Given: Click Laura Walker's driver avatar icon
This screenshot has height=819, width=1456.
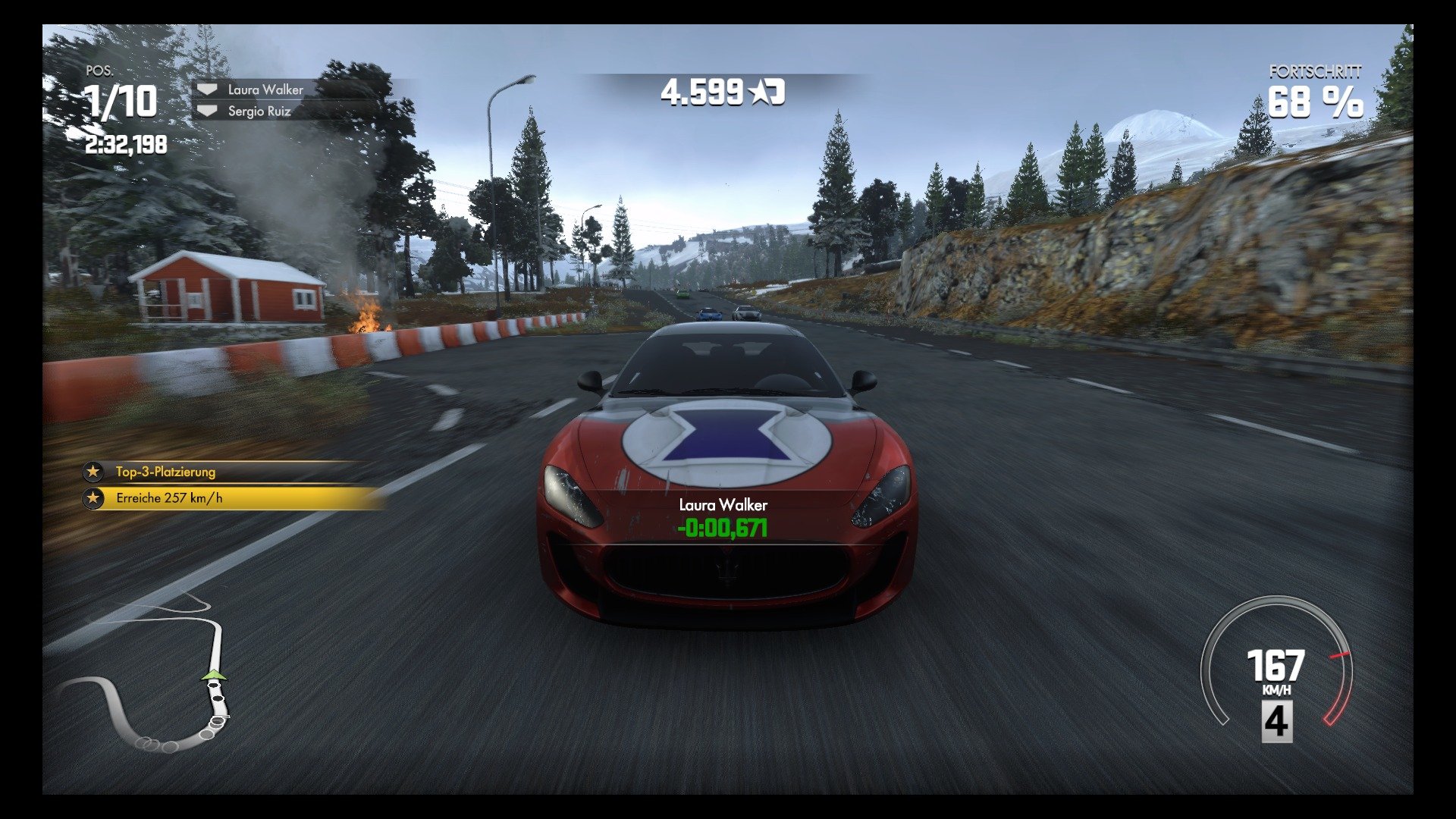Looking at the screenshot, I should pos(206,89).
